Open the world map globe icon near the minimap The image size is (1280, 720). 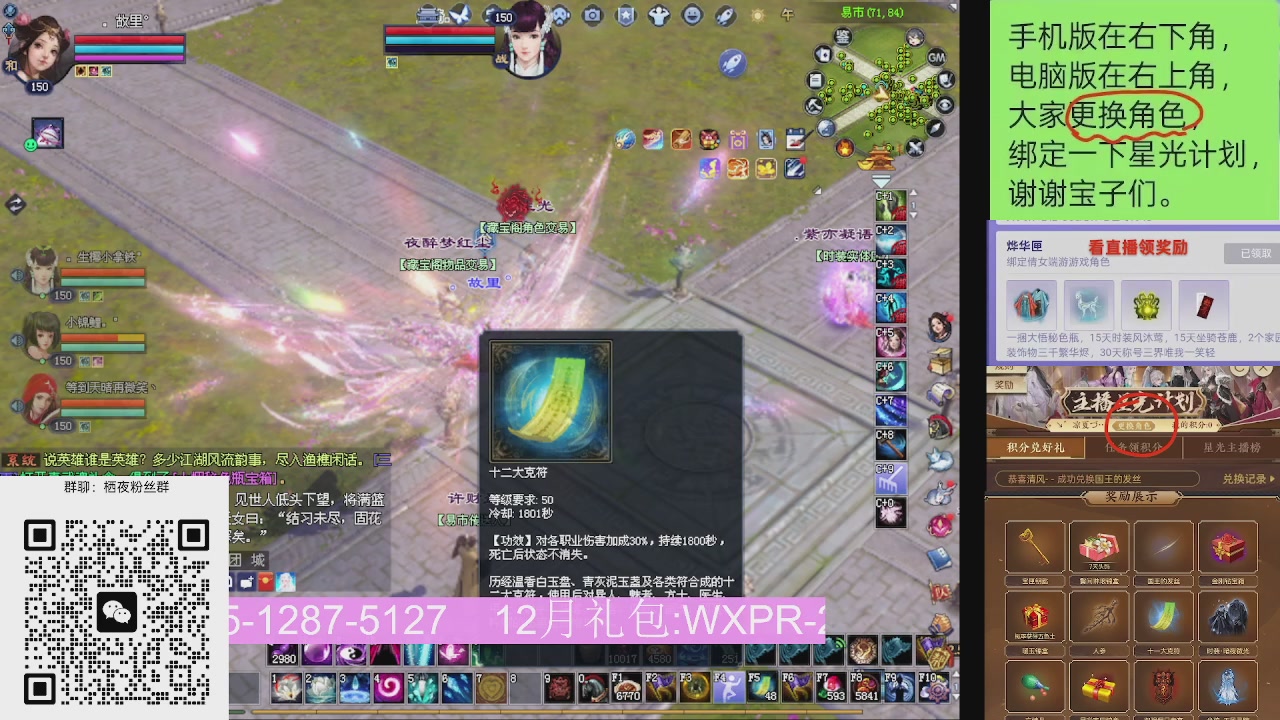click(x=825, y=127)
